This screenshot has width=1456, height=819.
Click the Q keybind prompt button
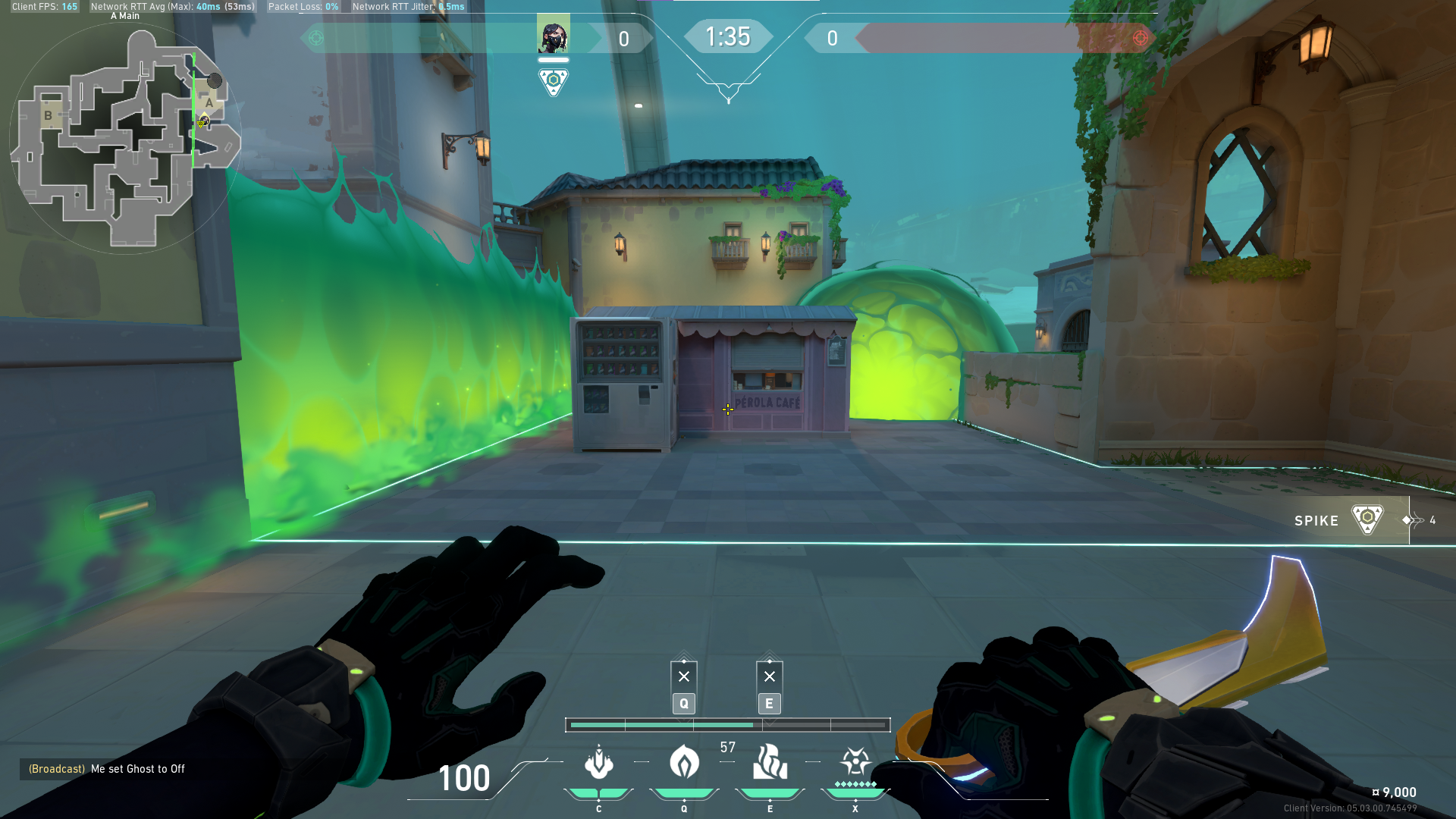tap(683, 704)
